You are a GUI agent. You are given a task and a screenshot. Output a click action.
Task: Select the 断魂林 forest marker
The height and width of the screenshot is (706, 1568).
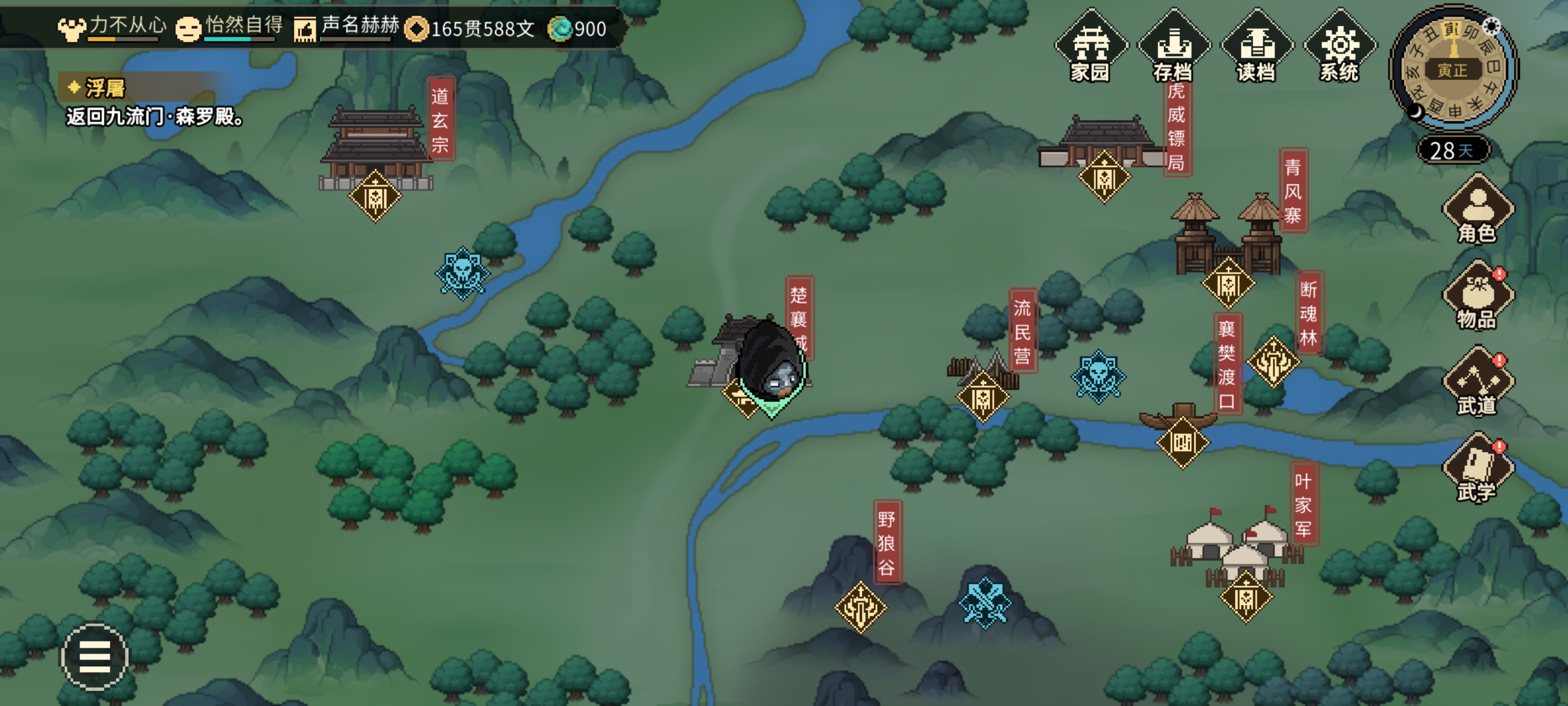tap(1273, 362)
